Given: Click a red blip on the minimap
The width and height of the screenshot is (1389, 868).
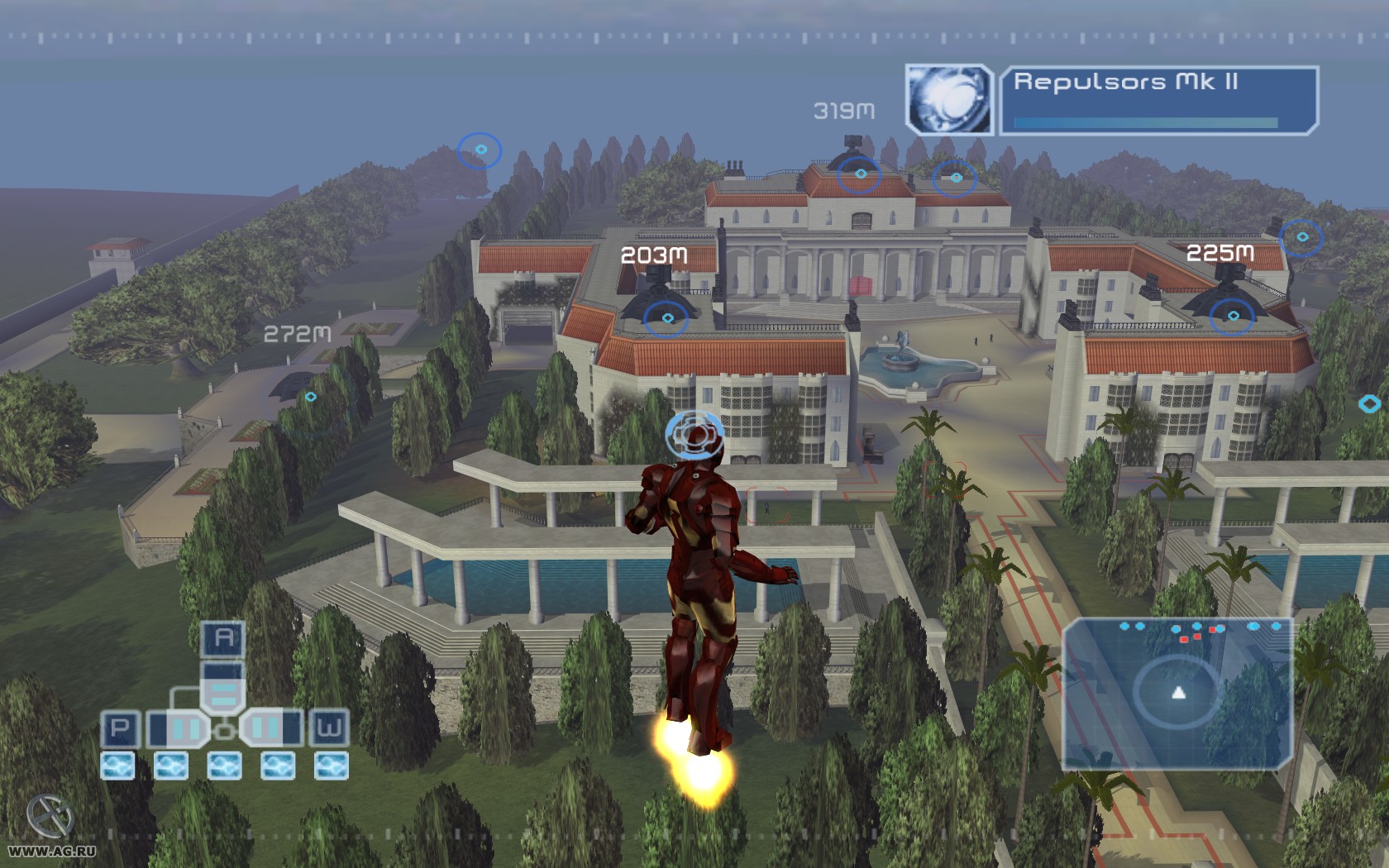Looking at the screenshot, I should (x=1184, y=639).
